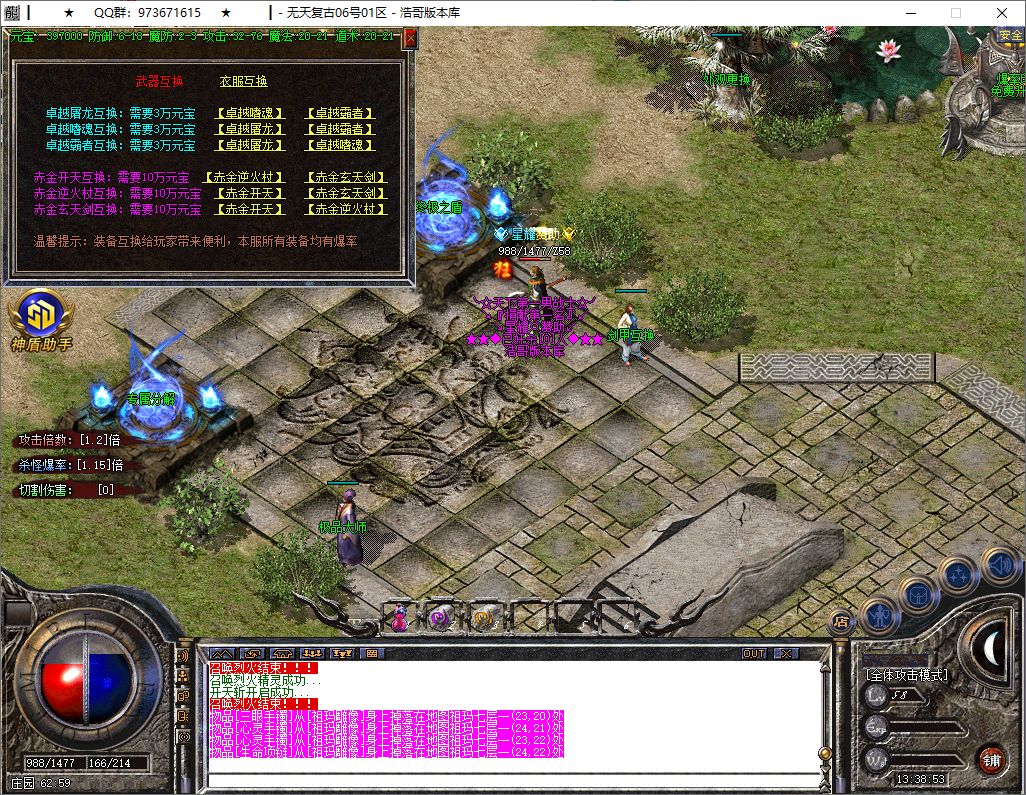Click the OUT button on the chat panel

(x=754, y=653)
